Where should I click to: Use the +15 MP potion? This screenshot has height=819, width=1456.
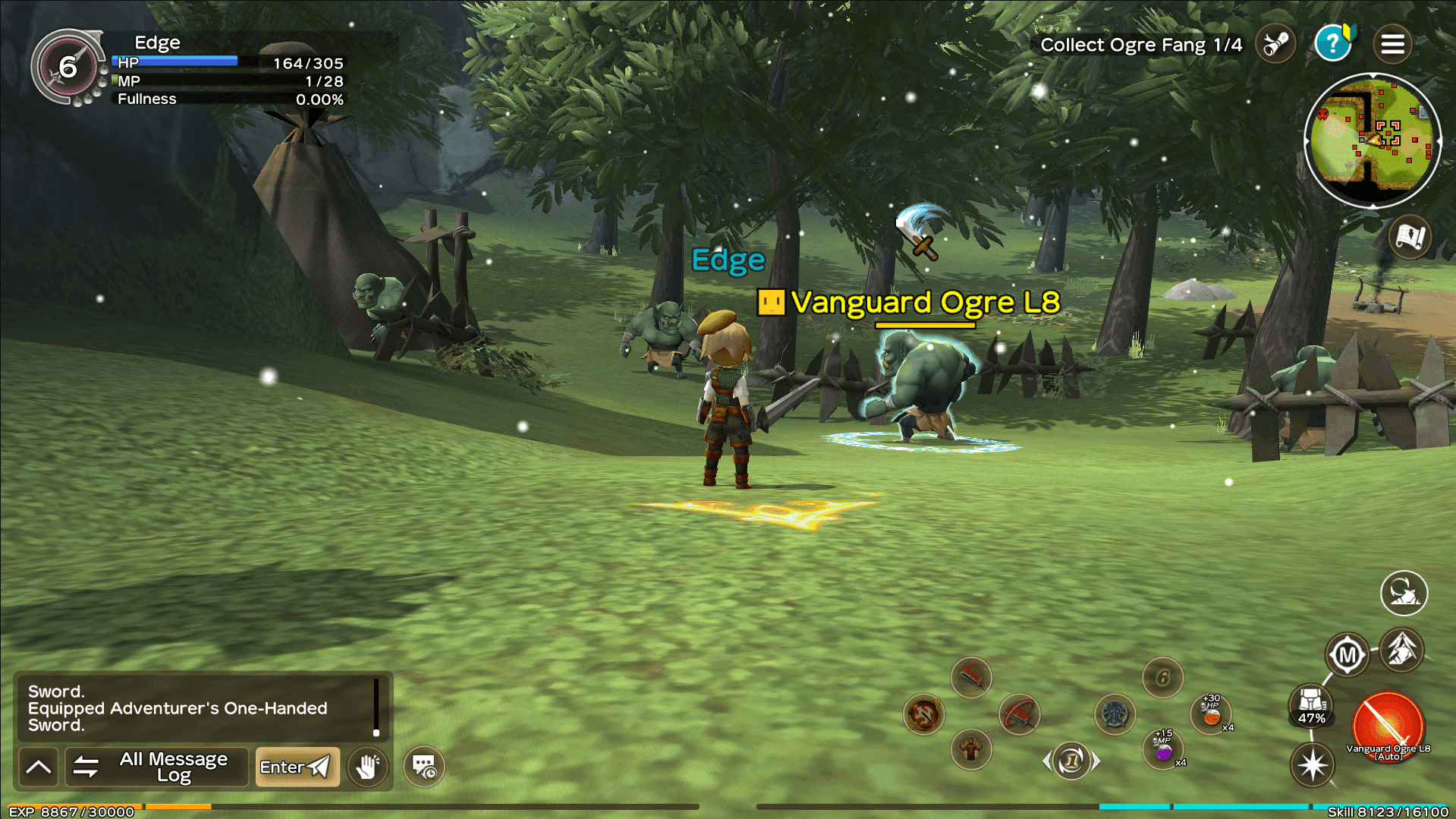pyautogui.click(x=1163, y=749)
